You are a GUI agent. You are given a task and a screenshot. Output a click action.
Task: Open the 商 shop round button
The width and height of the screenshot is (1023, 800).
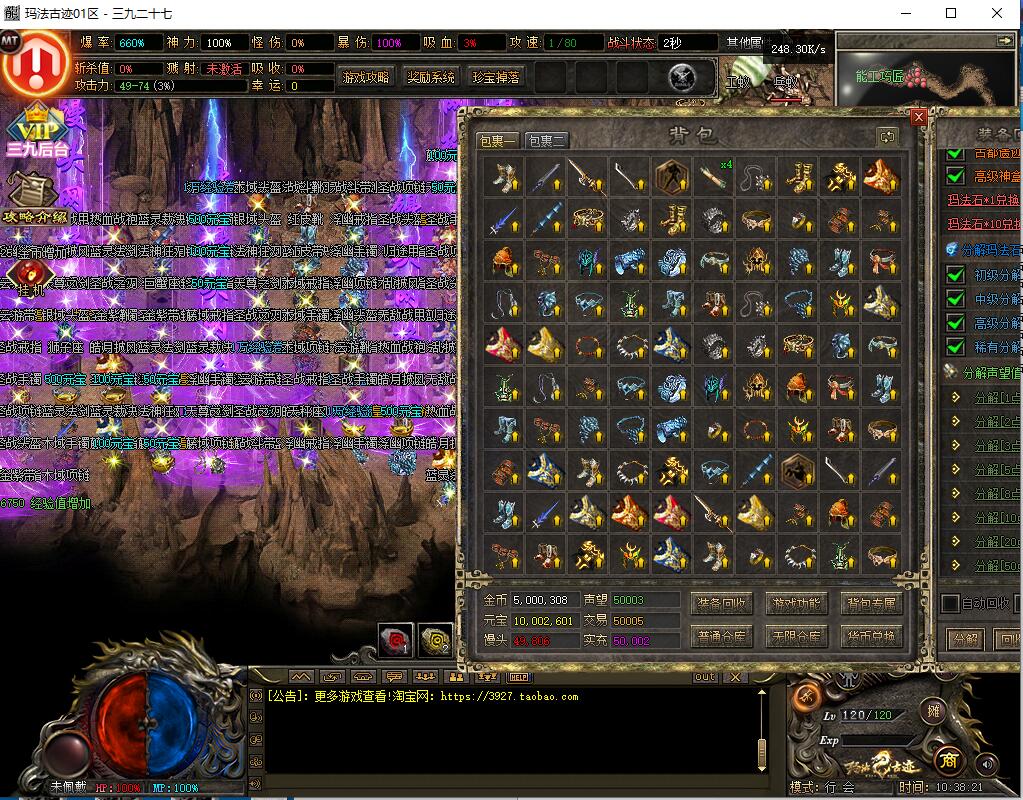coord(948,759)
